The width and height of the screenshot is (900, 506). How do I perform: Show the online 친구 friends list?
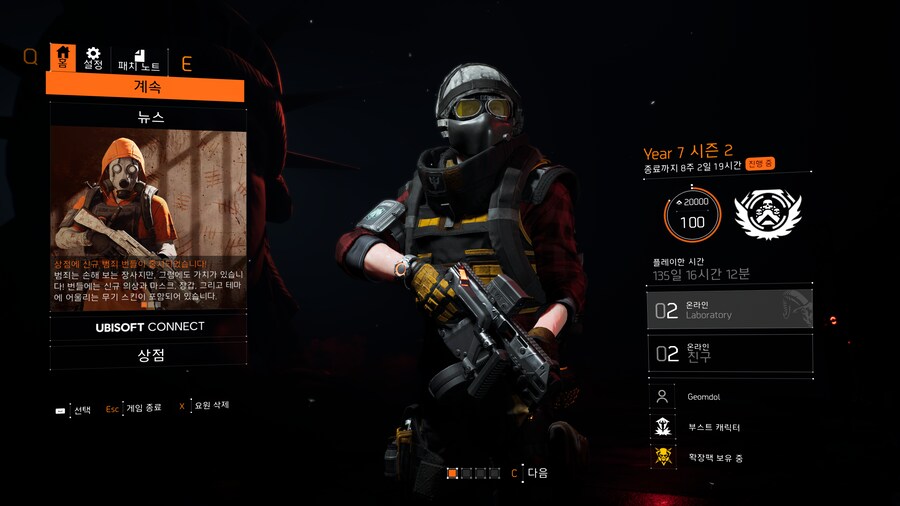[729, 352]
